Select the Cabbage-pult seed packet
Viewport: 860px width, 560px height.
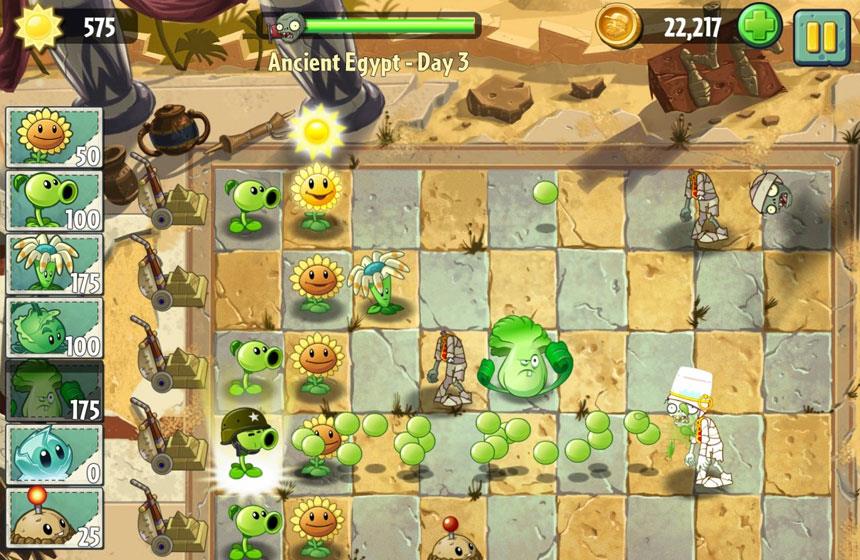coord(55,327)
